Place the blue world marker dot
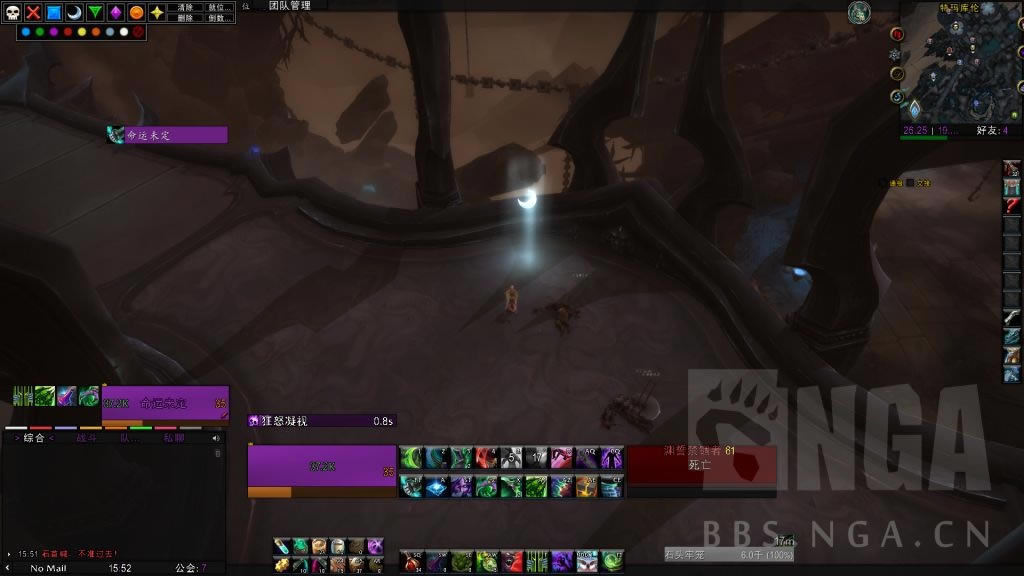1024x576 pixels. 25,32
